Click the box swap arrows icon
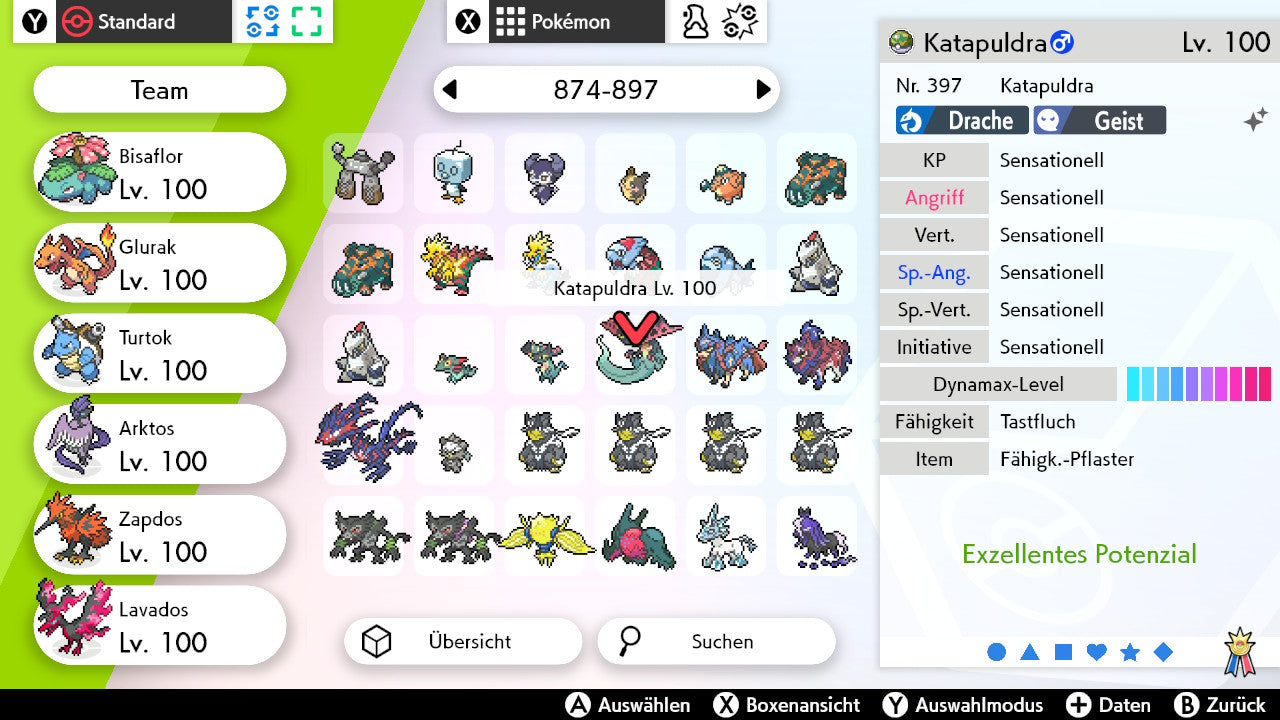This screenshot has height=720, width=1280. tap(263, 20)
